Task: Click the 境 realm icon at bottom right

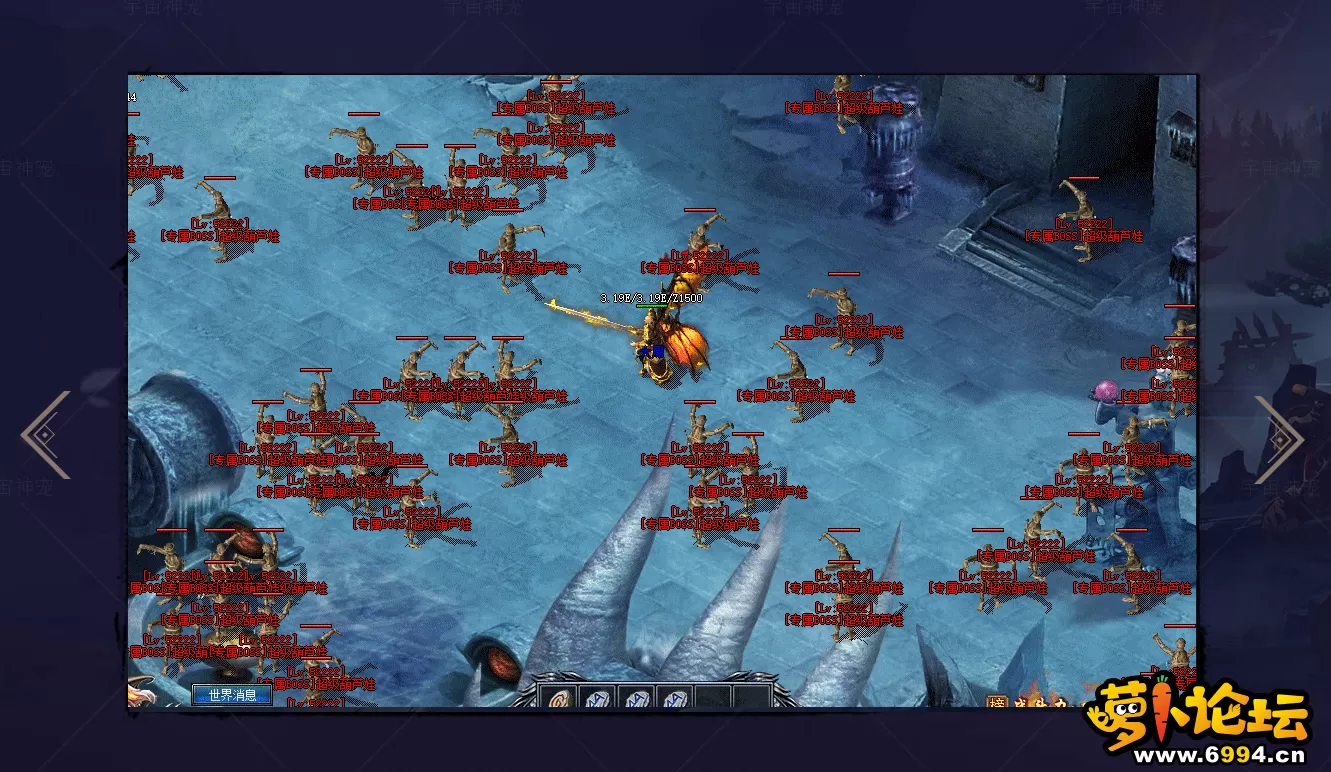Action: click(x=997, y=702)
